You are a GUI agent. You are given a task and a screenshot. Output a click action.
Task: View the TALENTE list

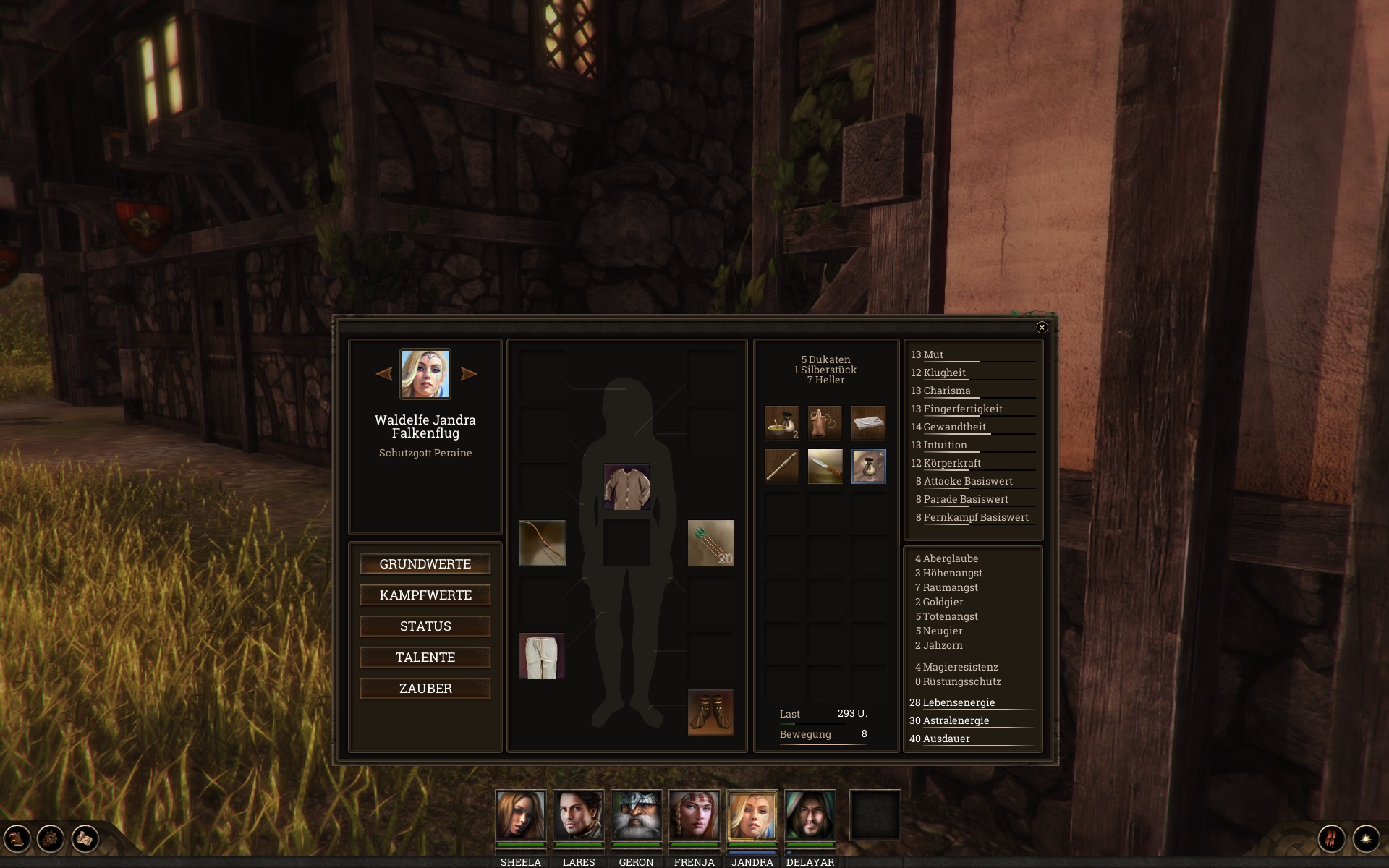tap(425, 658)
